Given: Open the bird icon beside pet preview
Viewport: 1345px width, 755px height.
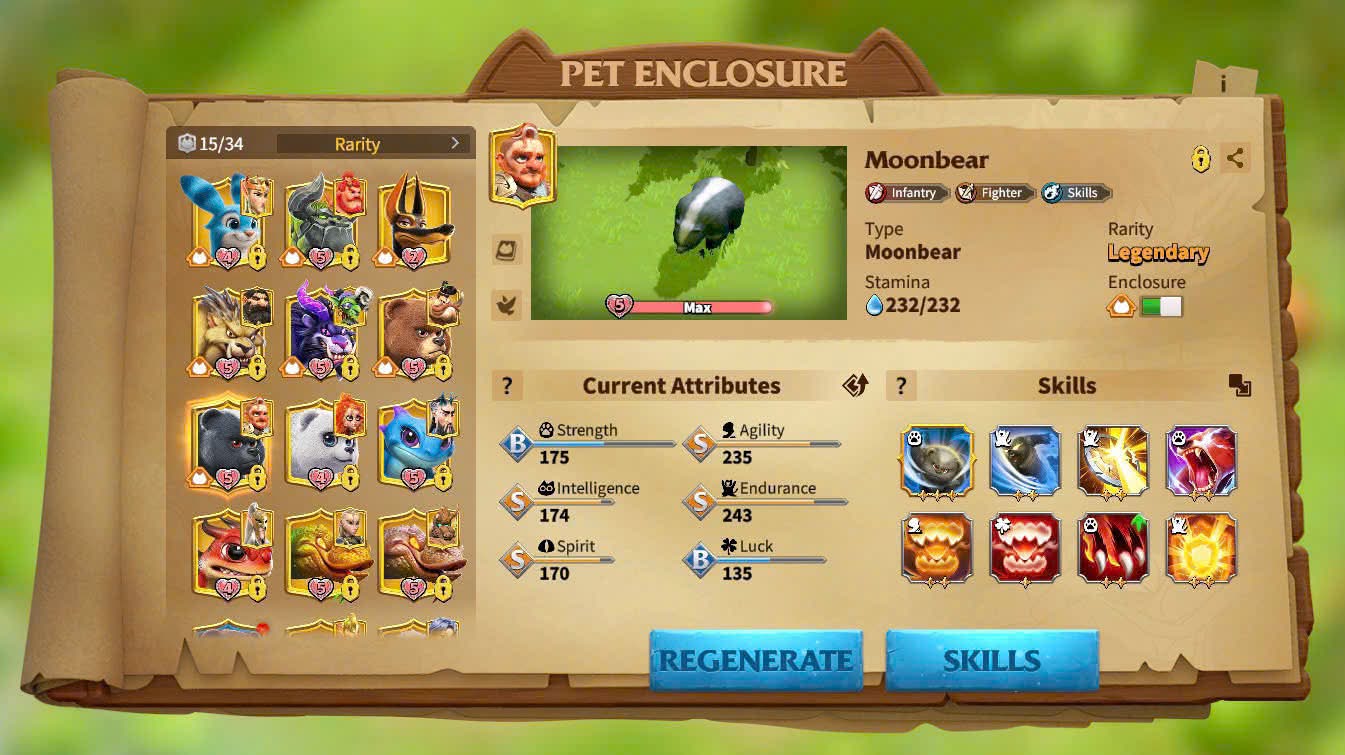Looking at the screenshot, I should click(x=507, y=305).
